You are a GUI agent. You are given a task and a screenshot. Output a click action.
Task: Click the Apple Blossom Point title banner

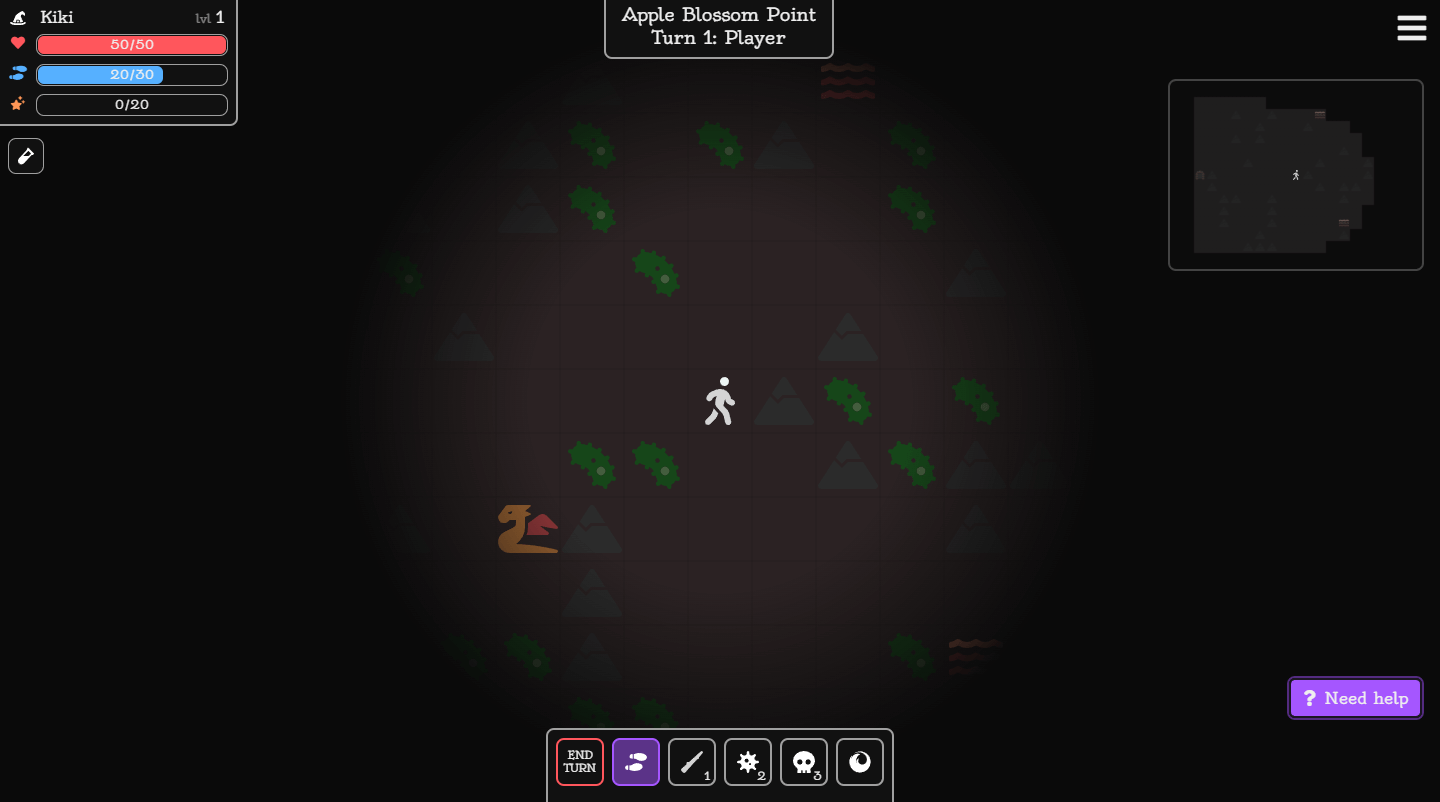tap(718, 27)
